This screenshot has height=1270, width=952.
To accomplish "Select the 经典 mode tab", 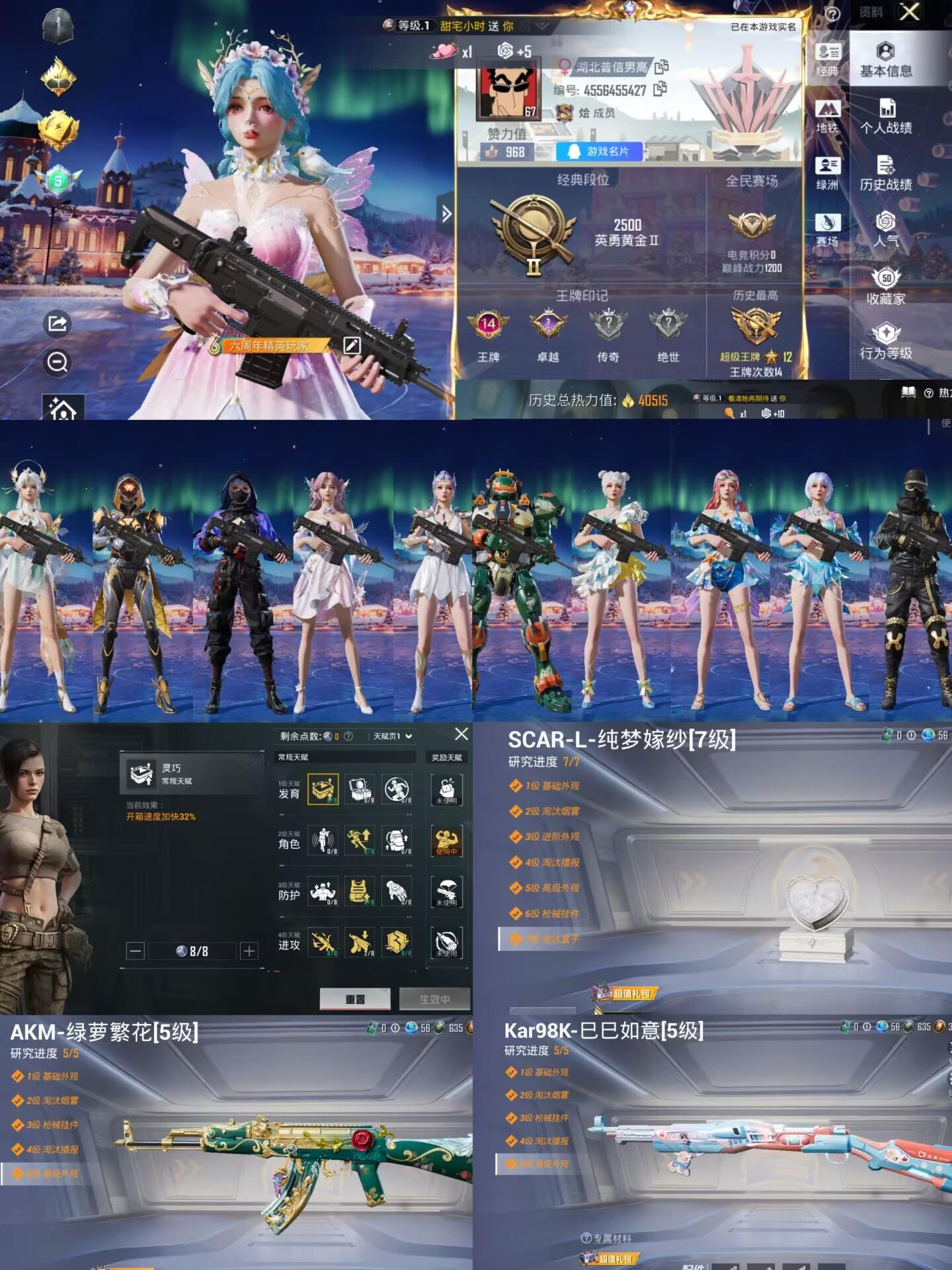I will 827,60.
